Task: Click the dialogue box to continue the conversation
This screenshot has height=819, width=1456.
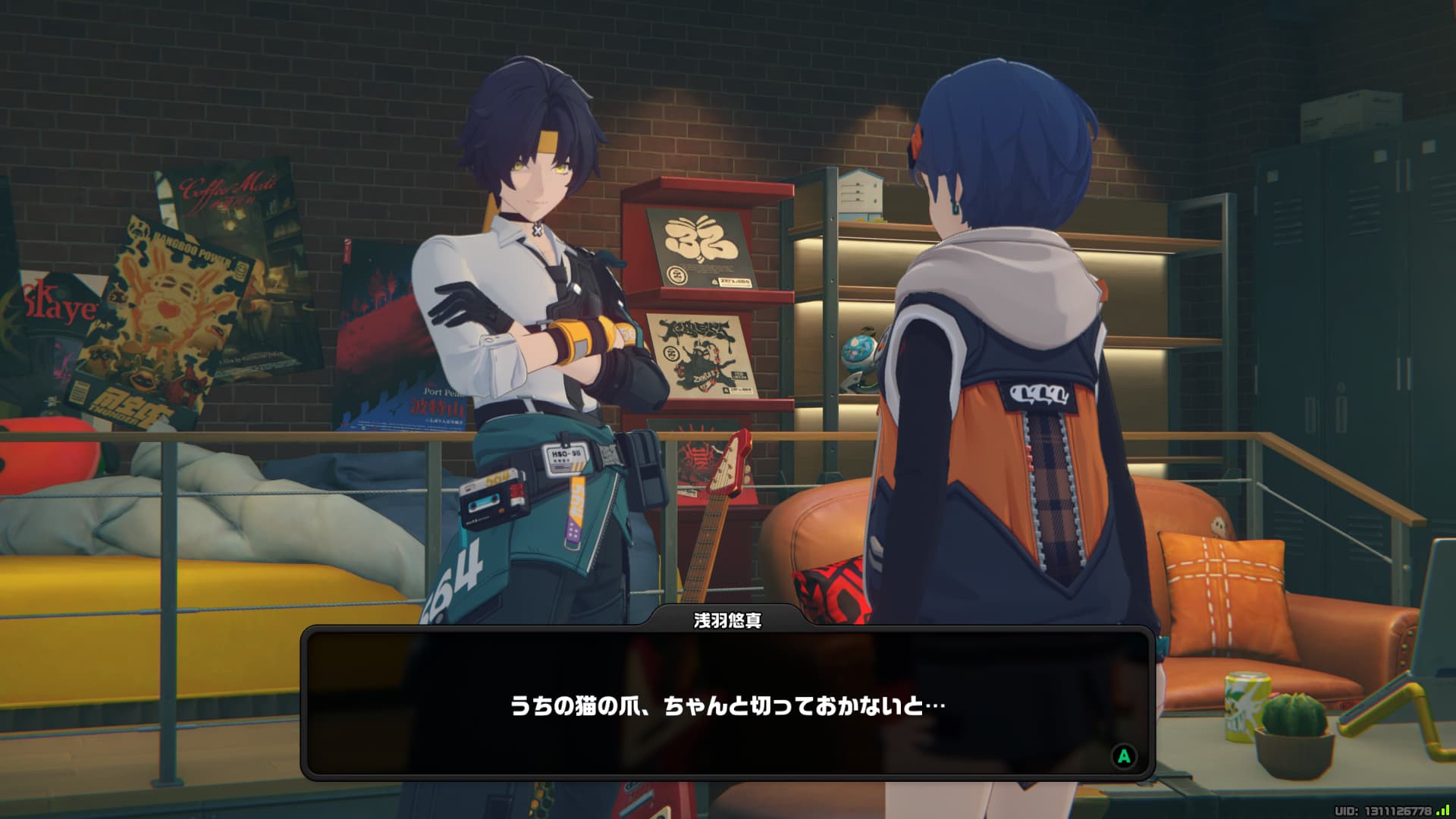Action: [x=727, y=705]
